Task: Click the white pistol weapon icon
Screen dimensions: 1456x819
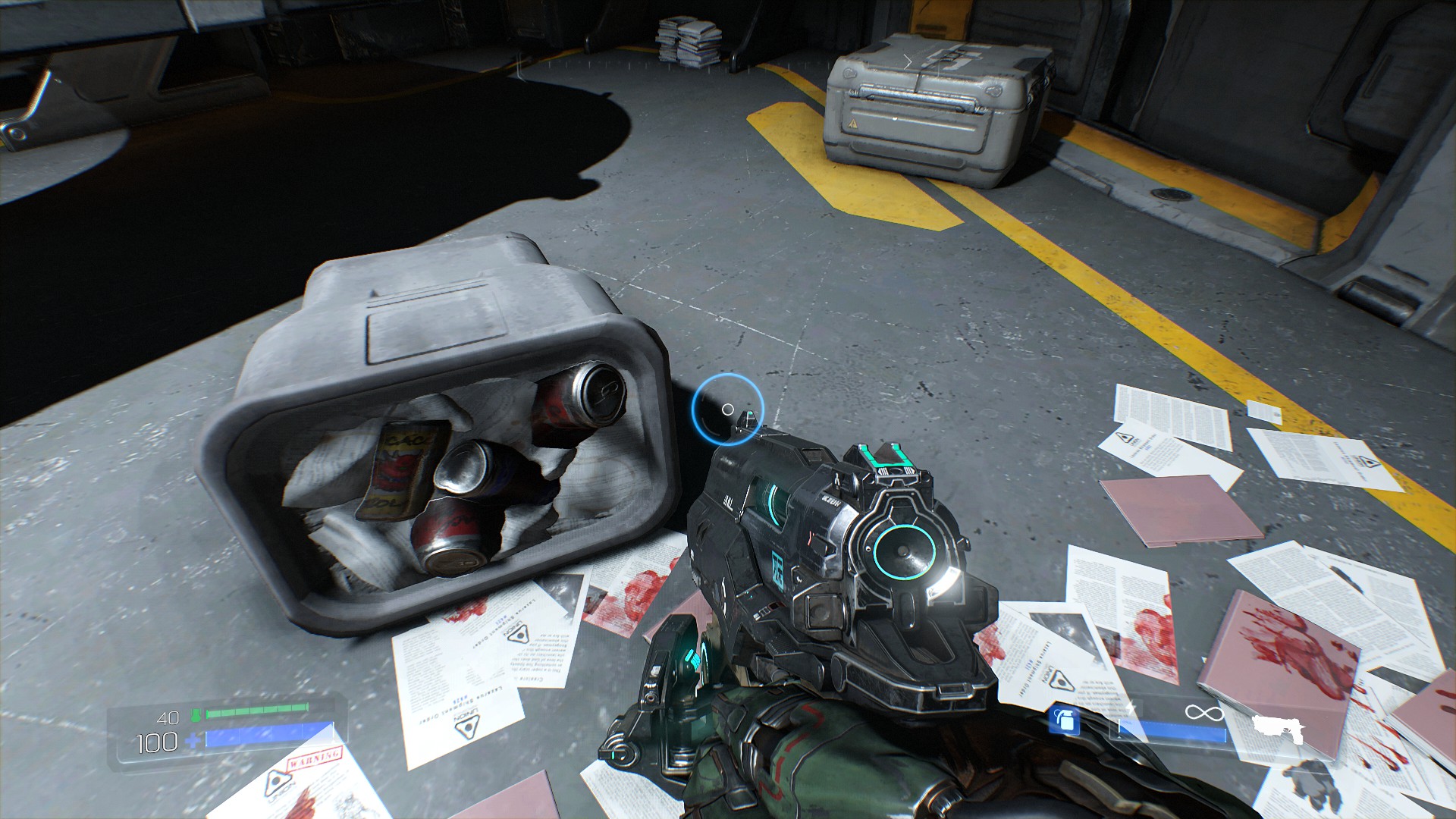Action: [1278, 728]
